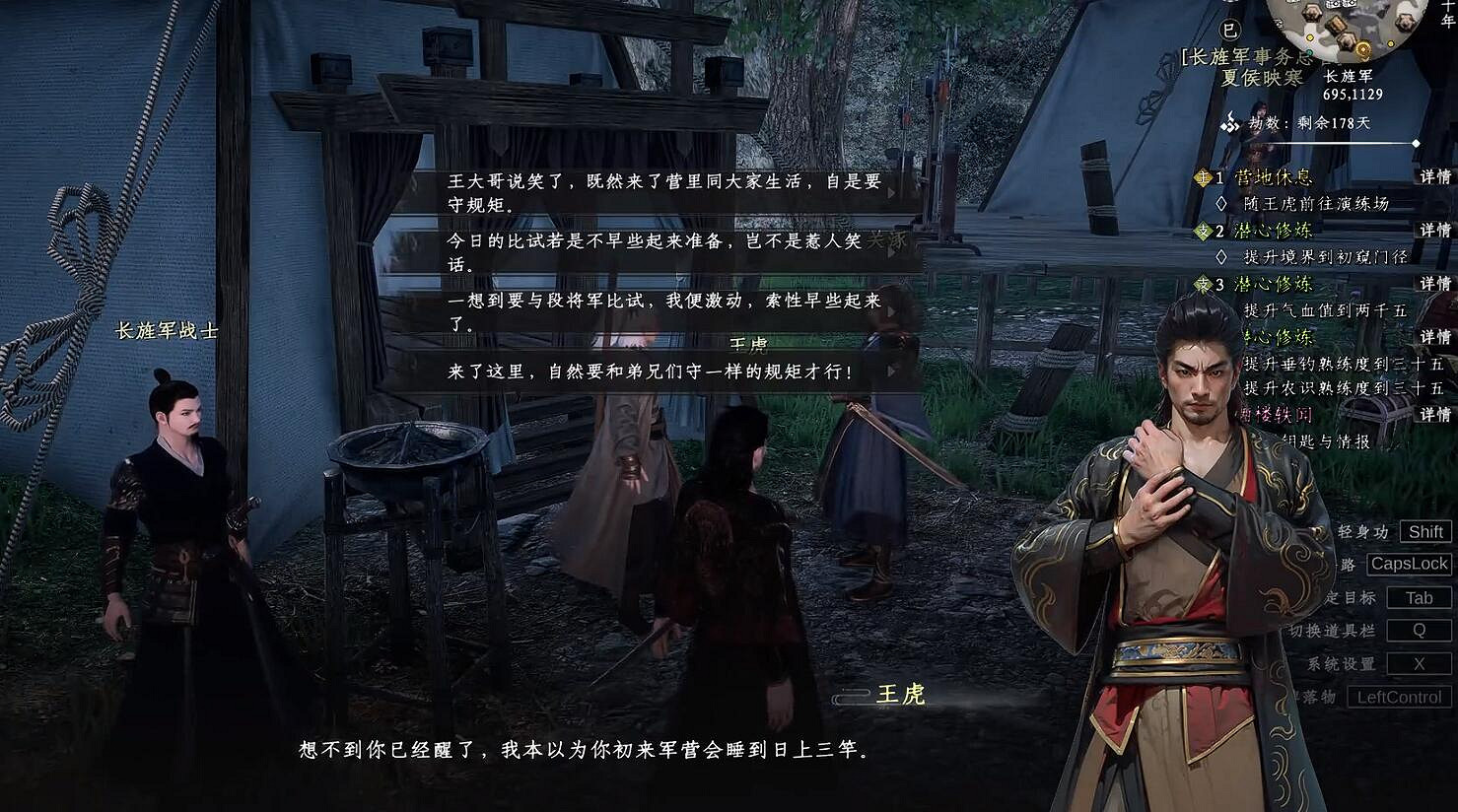Click the 巳 time period icon near the minimap
This screenshot has width=1458, height=812.
[x=1228, y=31]
